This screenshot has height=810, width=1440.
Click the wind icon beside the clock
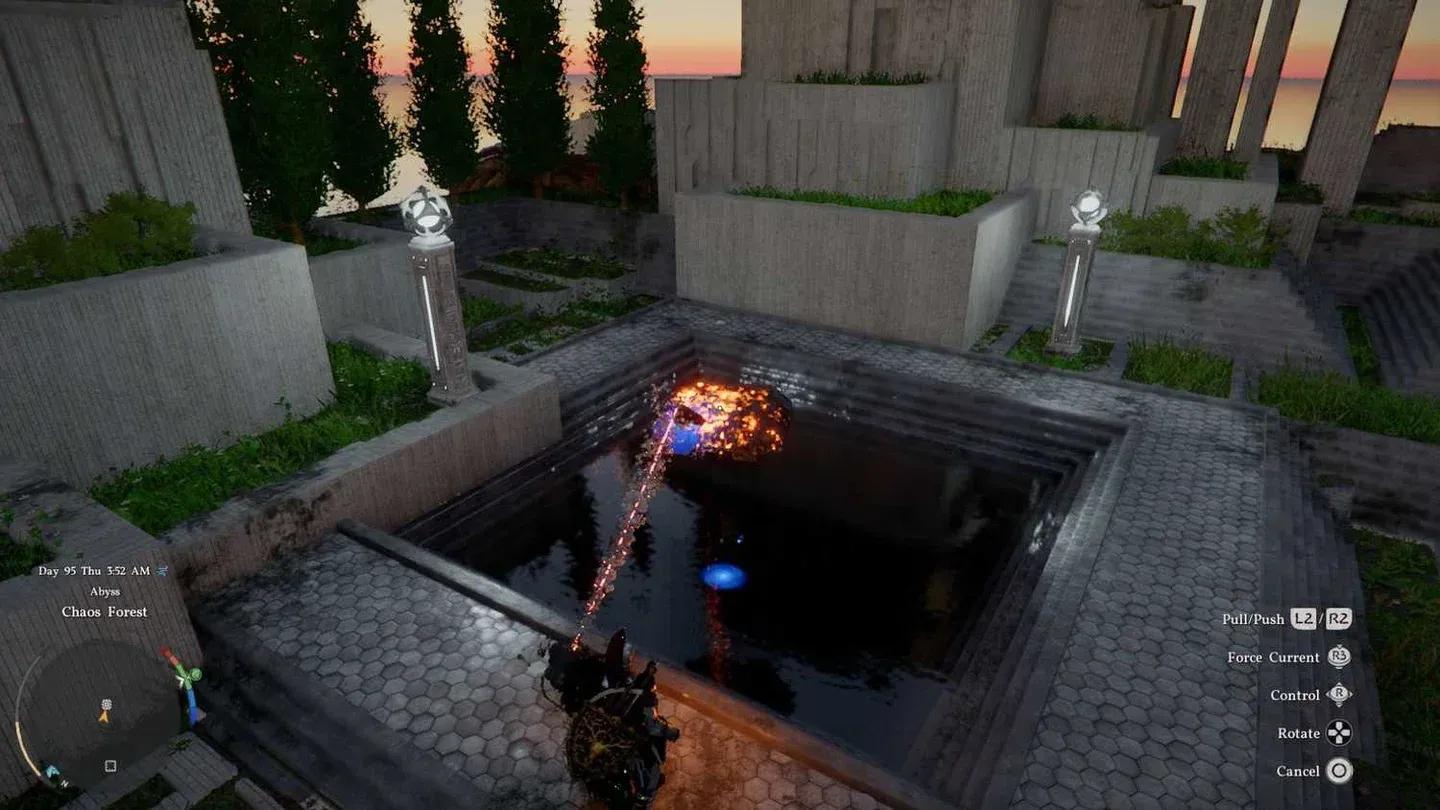(160, 570)
